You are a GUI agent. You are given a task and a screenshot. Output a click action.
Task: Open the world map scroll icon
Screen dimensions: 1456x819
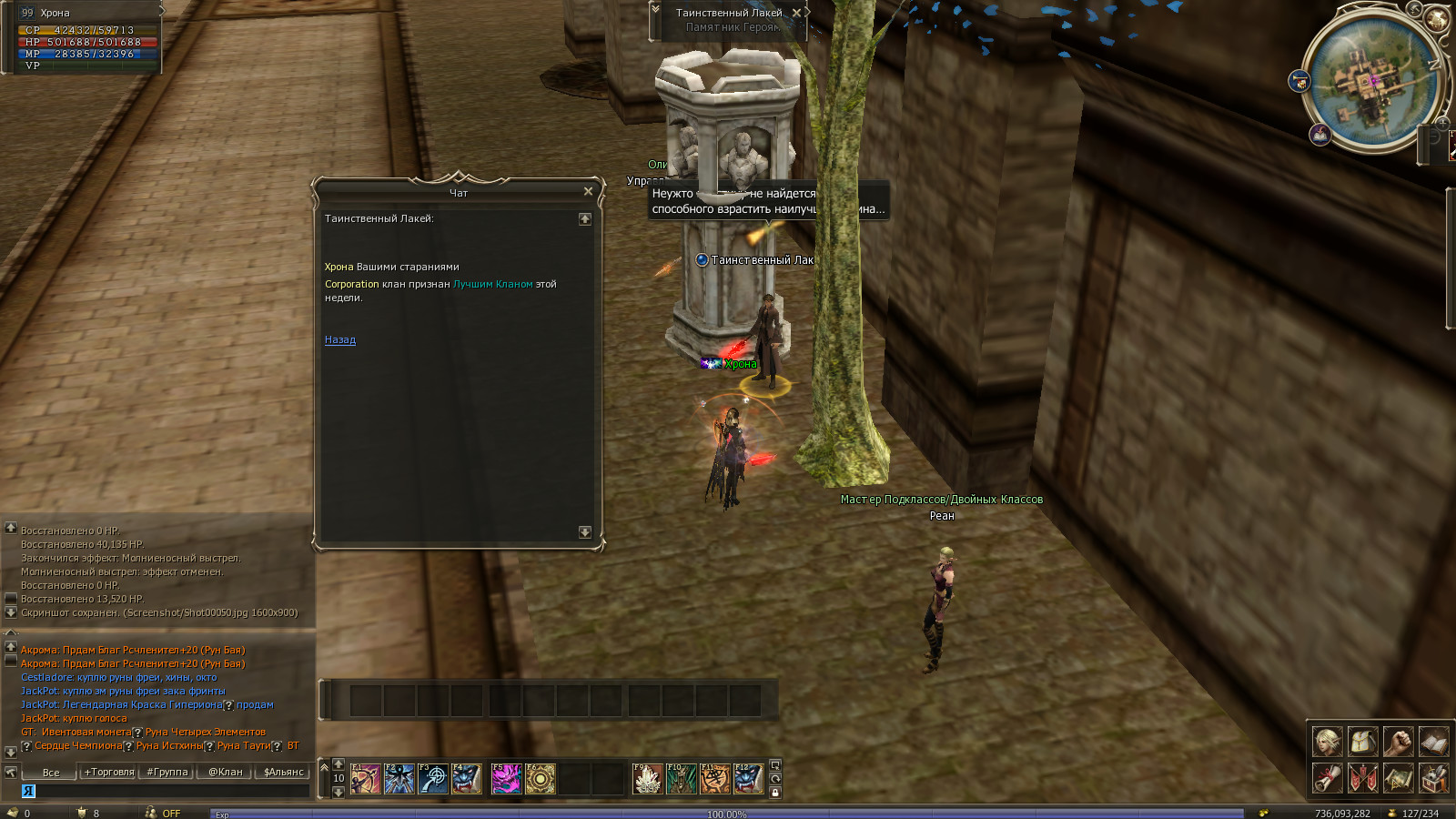[1398, 778]
